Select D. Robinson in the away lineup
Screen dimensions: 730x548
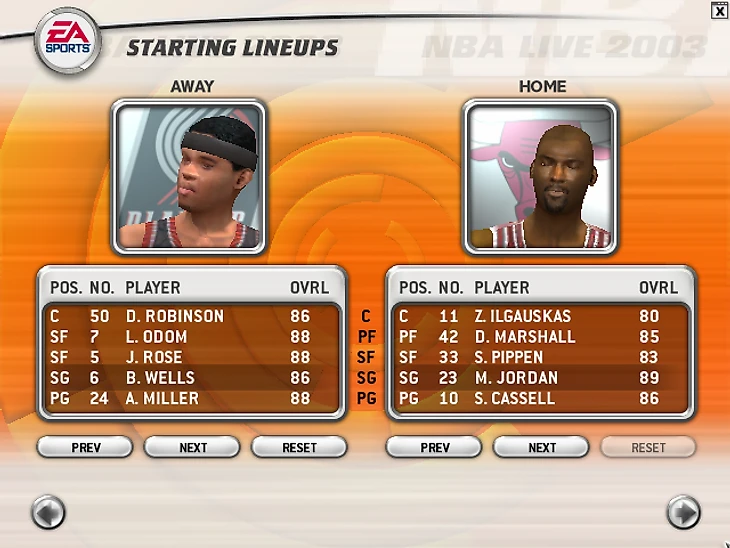pyautogui.click(x=174, y=316)
